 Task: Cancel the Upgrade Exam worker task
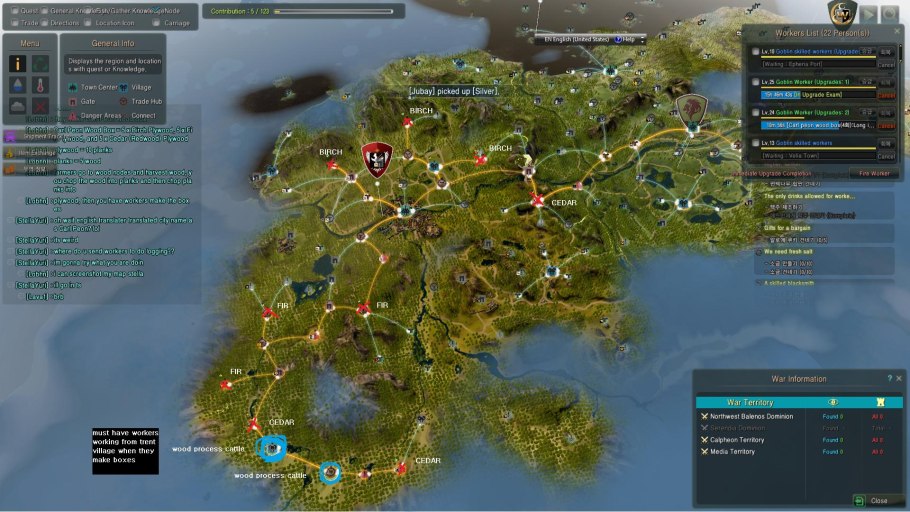point(885,95)
